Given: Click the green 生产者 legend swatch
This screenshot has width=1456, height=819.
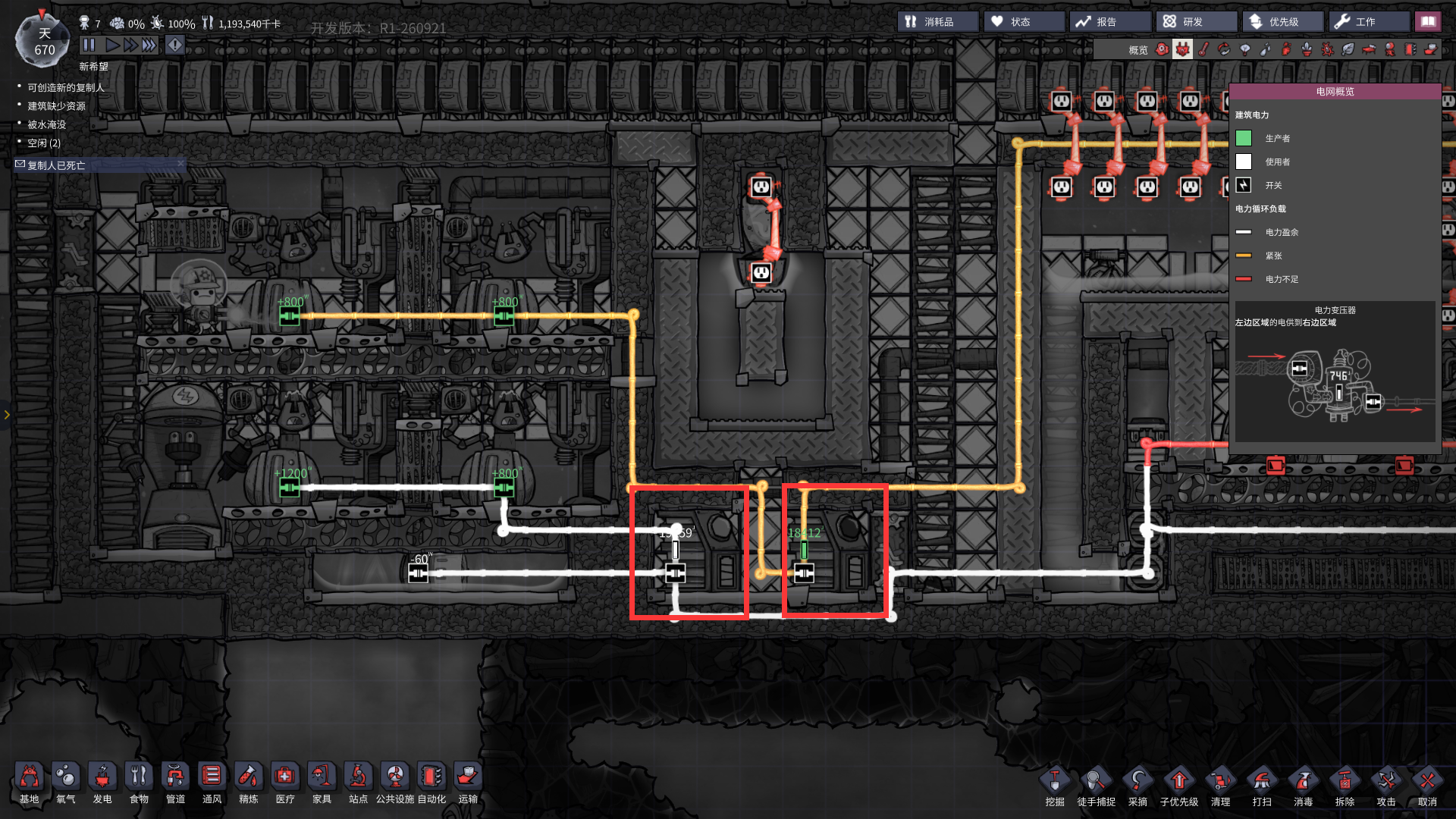Looking at the screenshot, I should click(x=1244, y=137).
